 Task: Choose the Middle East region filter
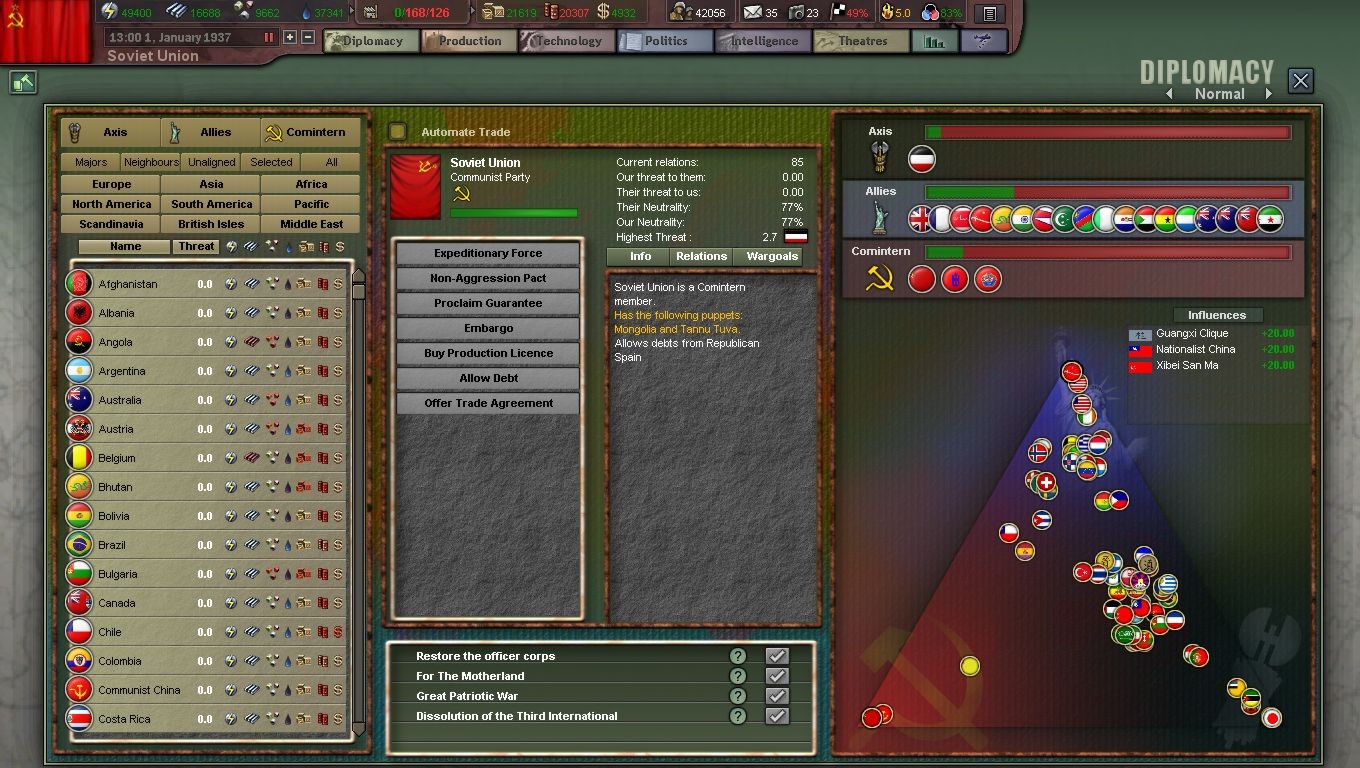coord(311,224)
